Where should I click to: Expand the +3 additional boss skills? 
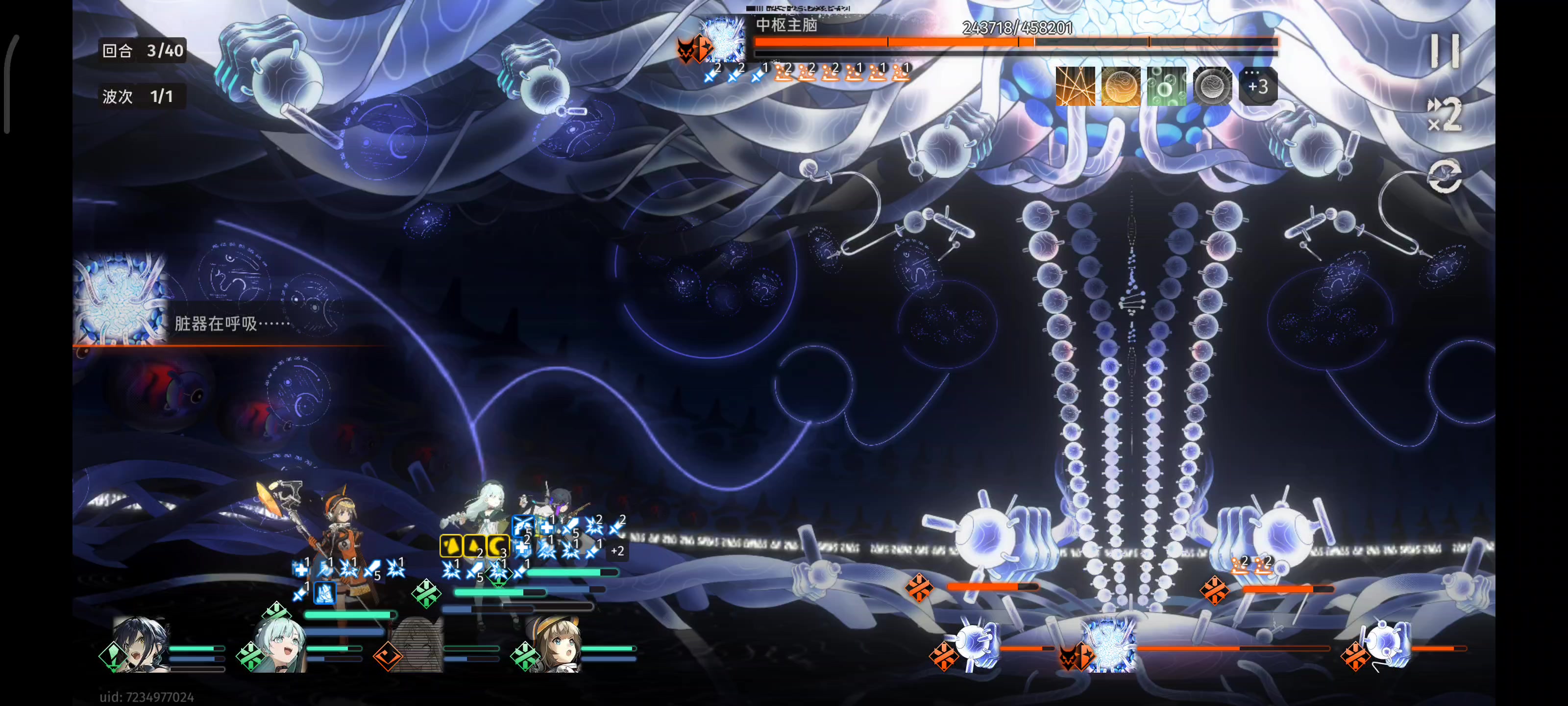[x=1257, y=86]
